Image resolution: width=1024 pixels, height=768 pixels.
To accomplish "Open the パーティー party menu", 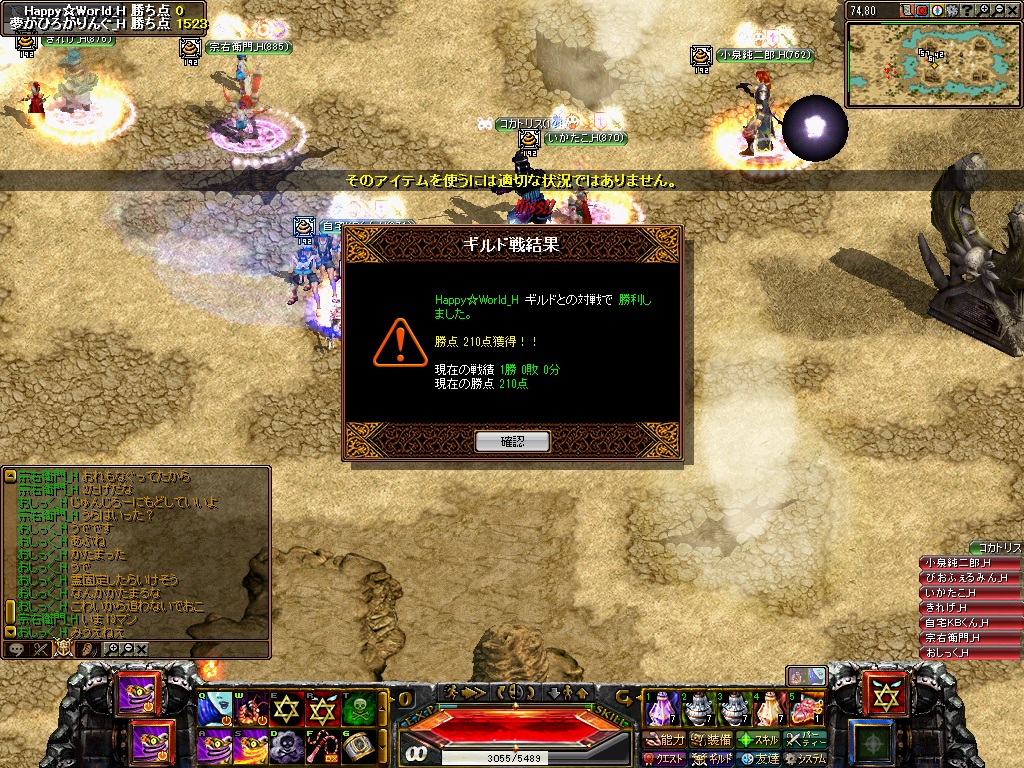I will [806, 740].
